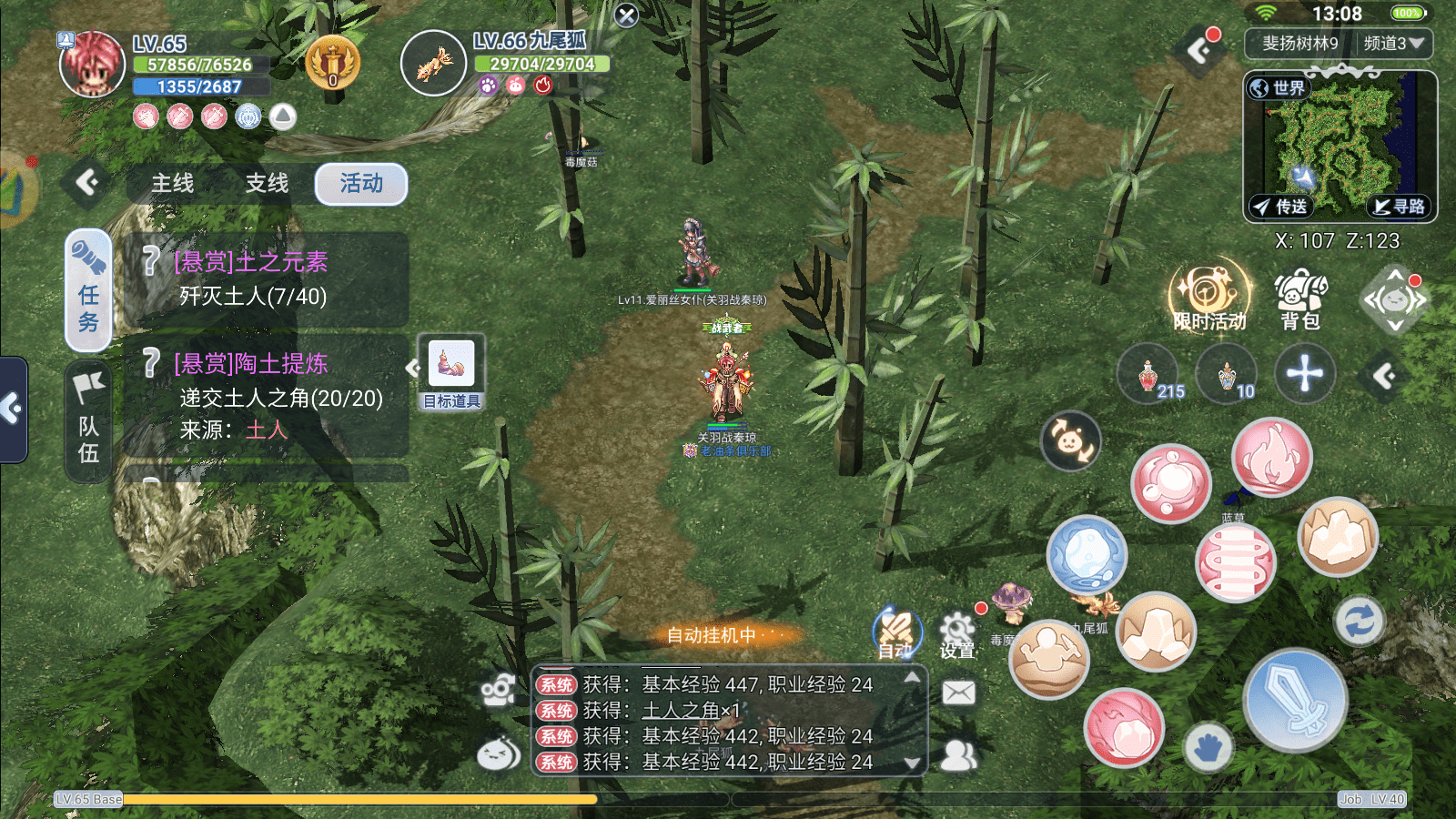This screenshot has width=1456, height=819.
Task: Activate 寻路 pathfinding on the minimap
Action: pyautogui.click(x=1400, y=207)
